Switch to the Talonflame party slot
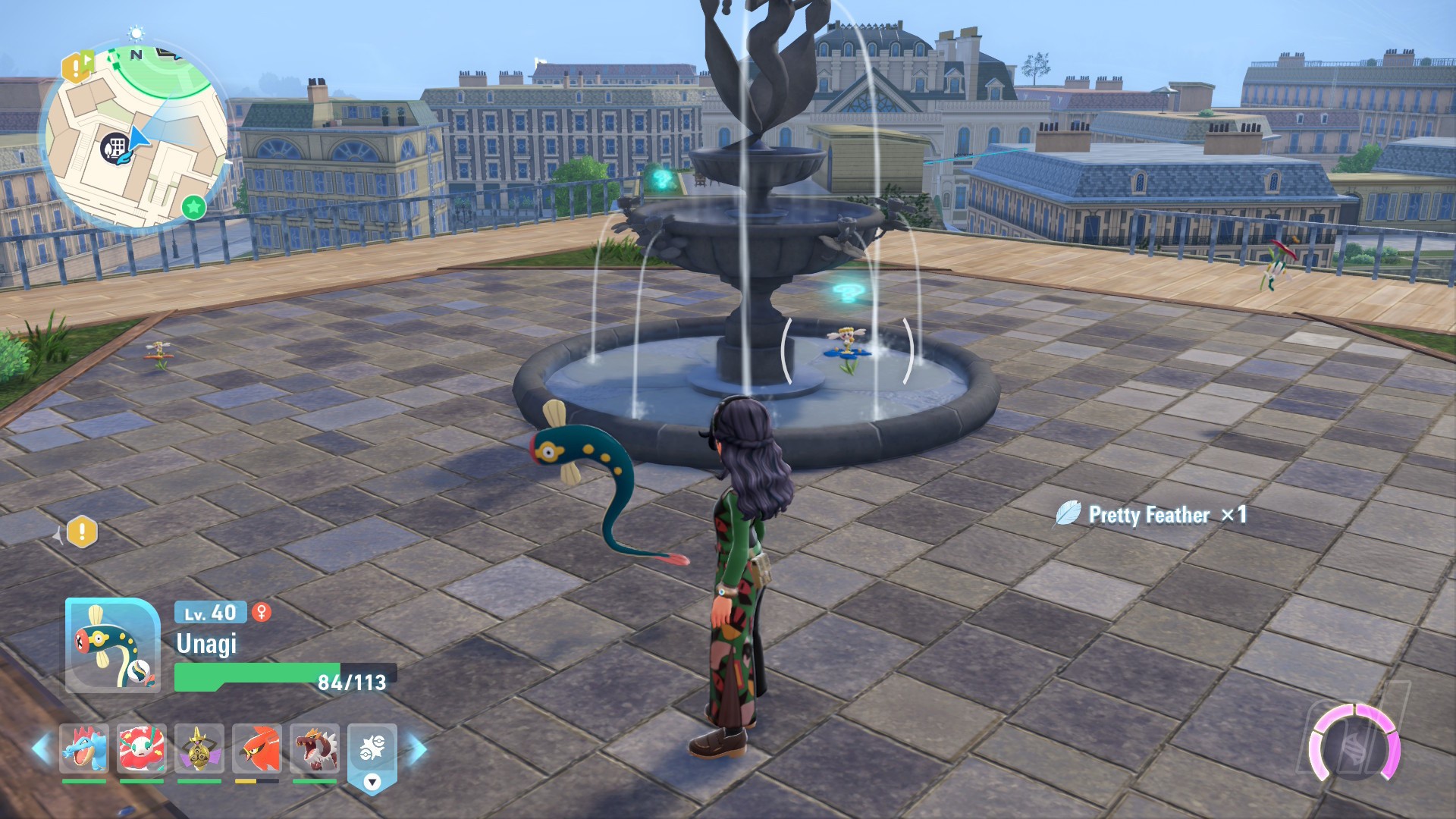1456x819 pixels. point(257,748)
